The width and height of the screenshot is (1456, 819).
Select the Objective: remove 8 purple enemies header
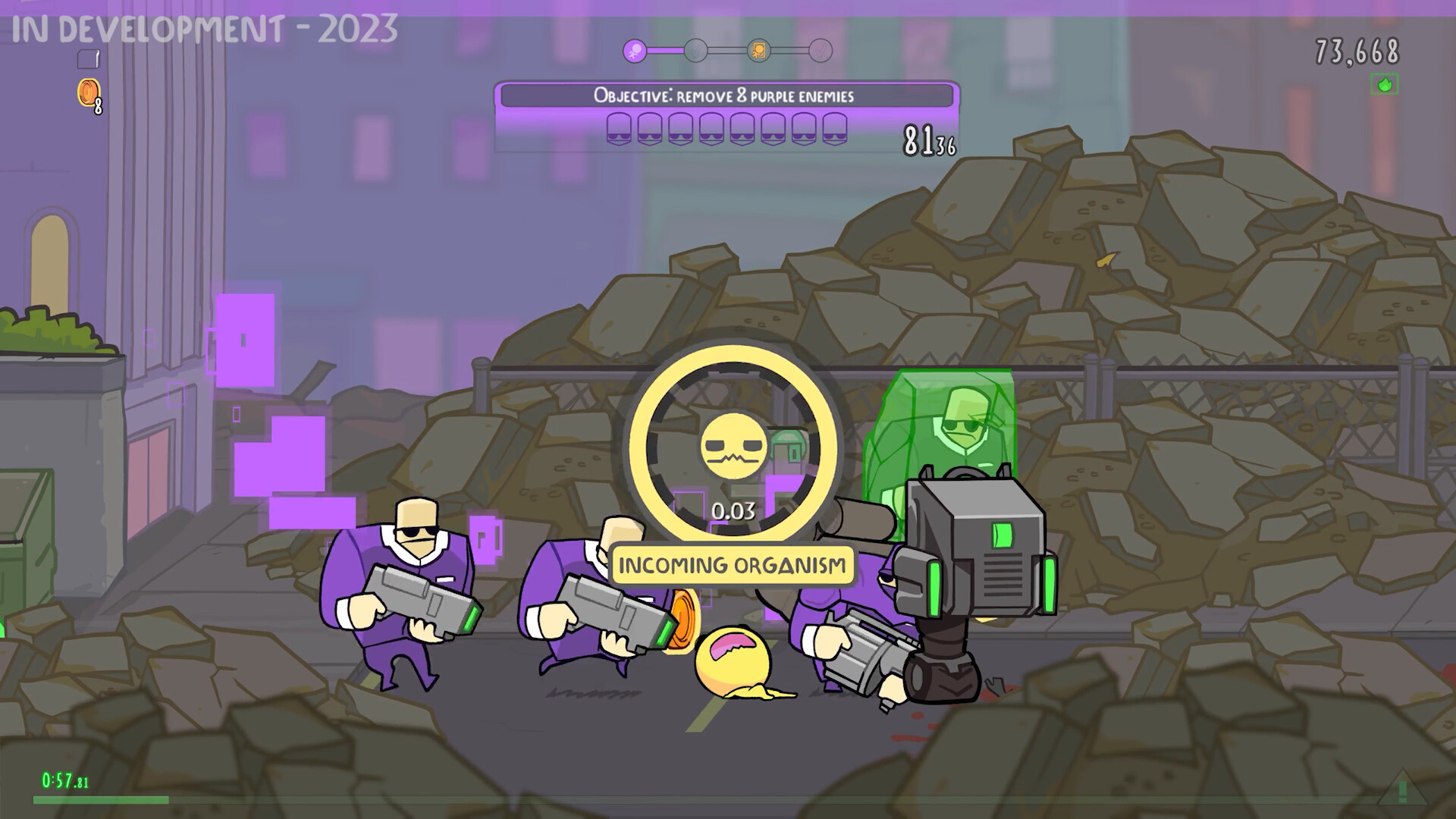coord(725,96)
